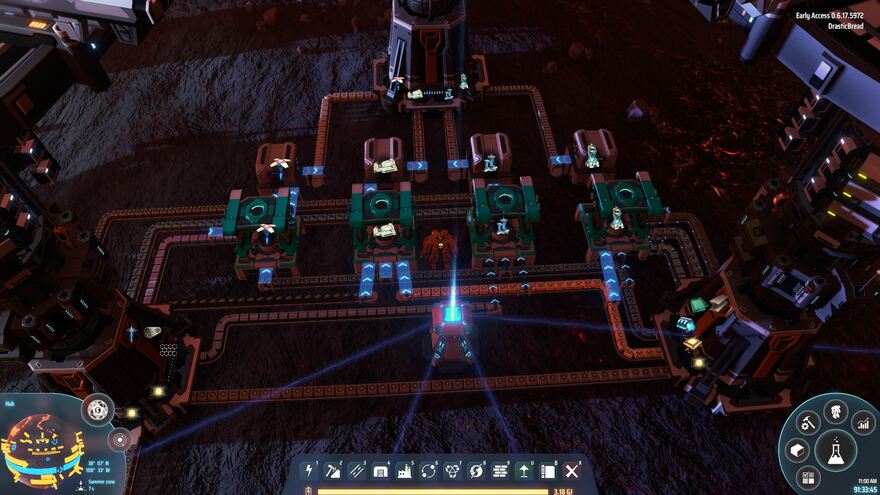Open the blueprint notebook tool
Image resolution: width=880 pixels, height=495 pixels.
pos(548,470)
